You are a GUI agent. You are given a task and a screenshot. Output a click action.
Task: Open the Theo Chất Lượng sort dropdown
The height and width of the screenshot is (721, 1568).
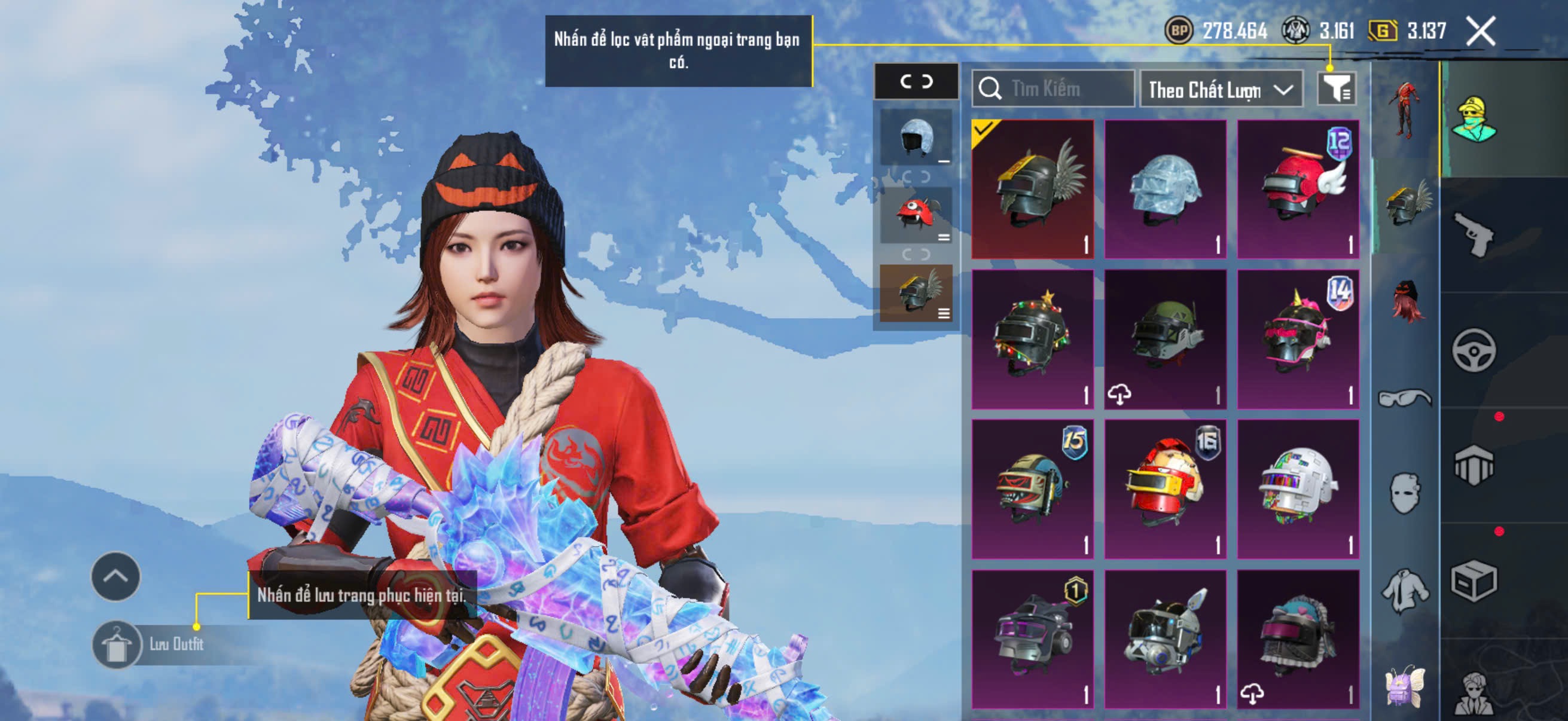(x=1221, y=90)
